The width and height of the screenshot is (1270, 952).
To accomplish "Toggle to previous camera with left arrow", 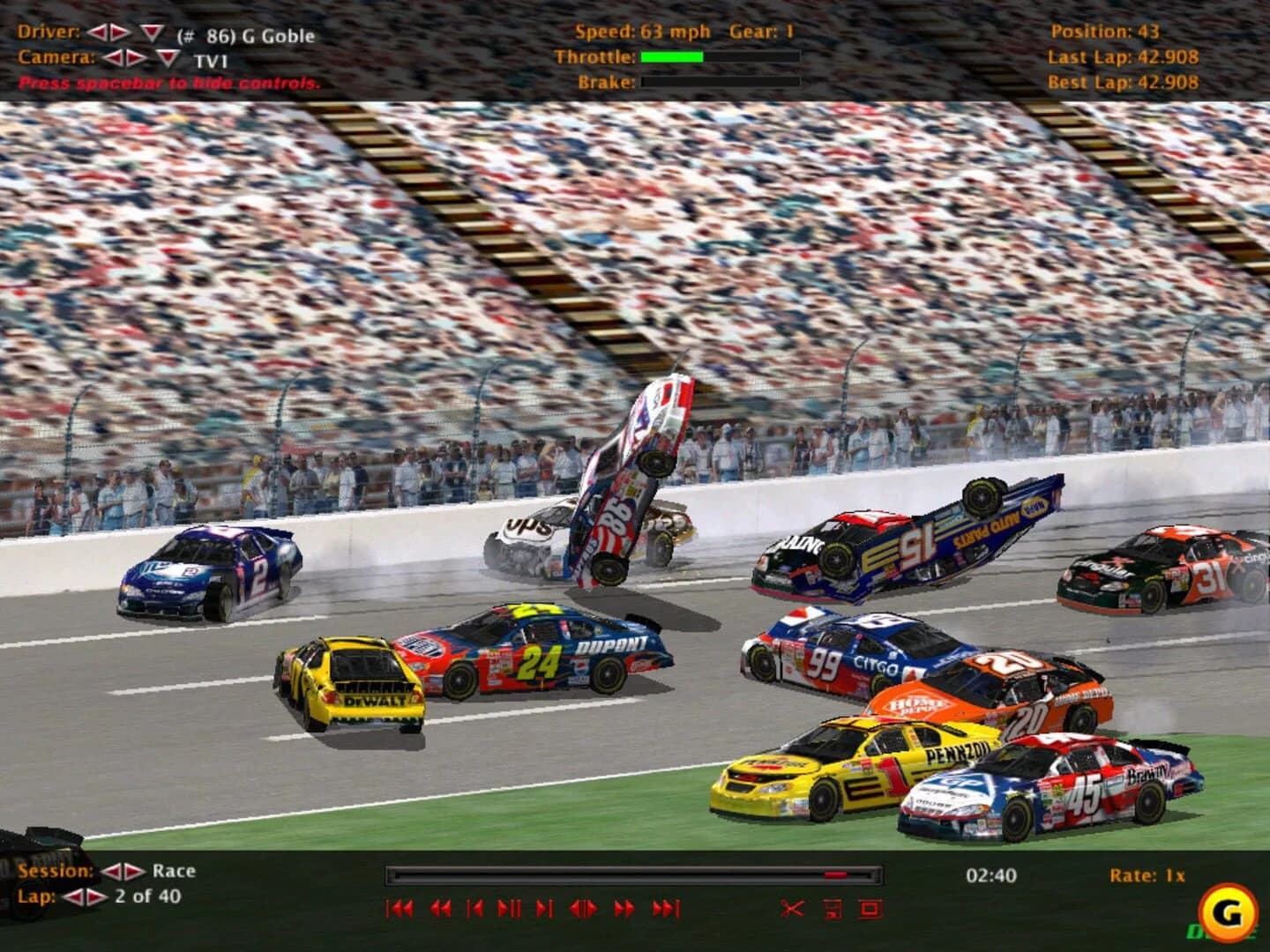I will coord(111,57).
